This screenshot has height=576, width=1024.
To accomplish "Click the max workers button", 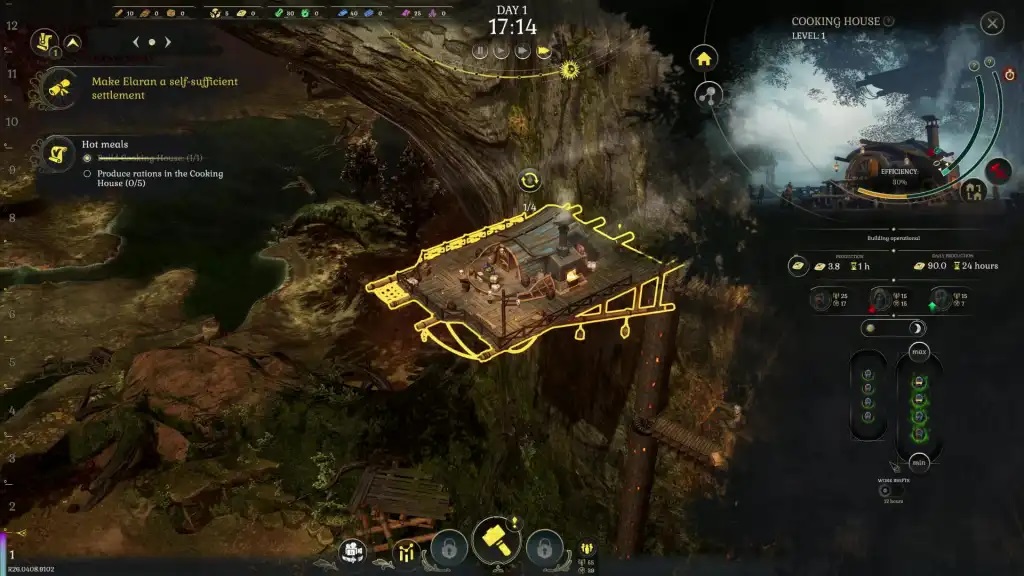I will pyautogui.click(x=919, y=353).
